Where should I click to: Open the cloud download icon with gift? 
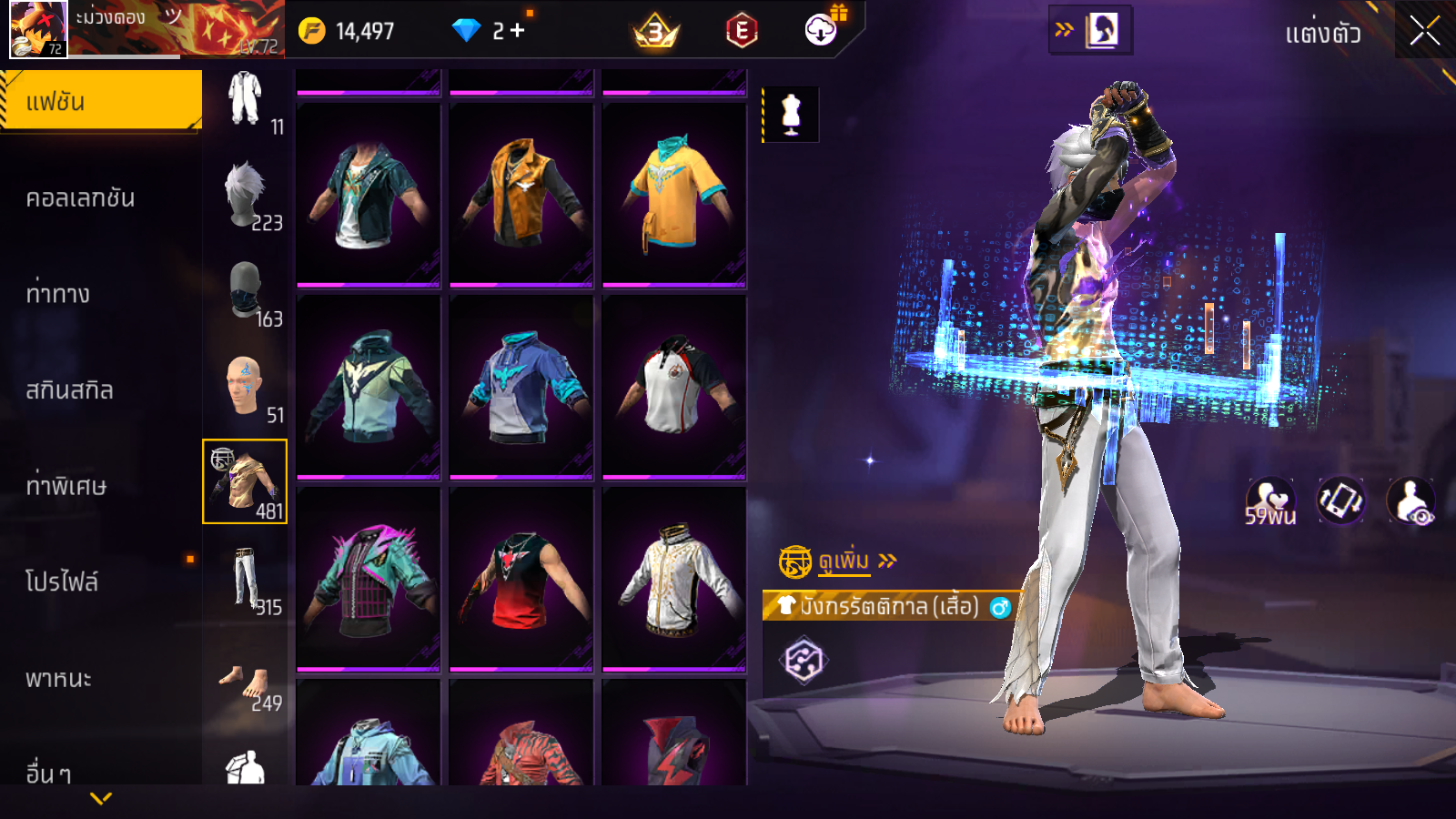click(x=821, y=30)
